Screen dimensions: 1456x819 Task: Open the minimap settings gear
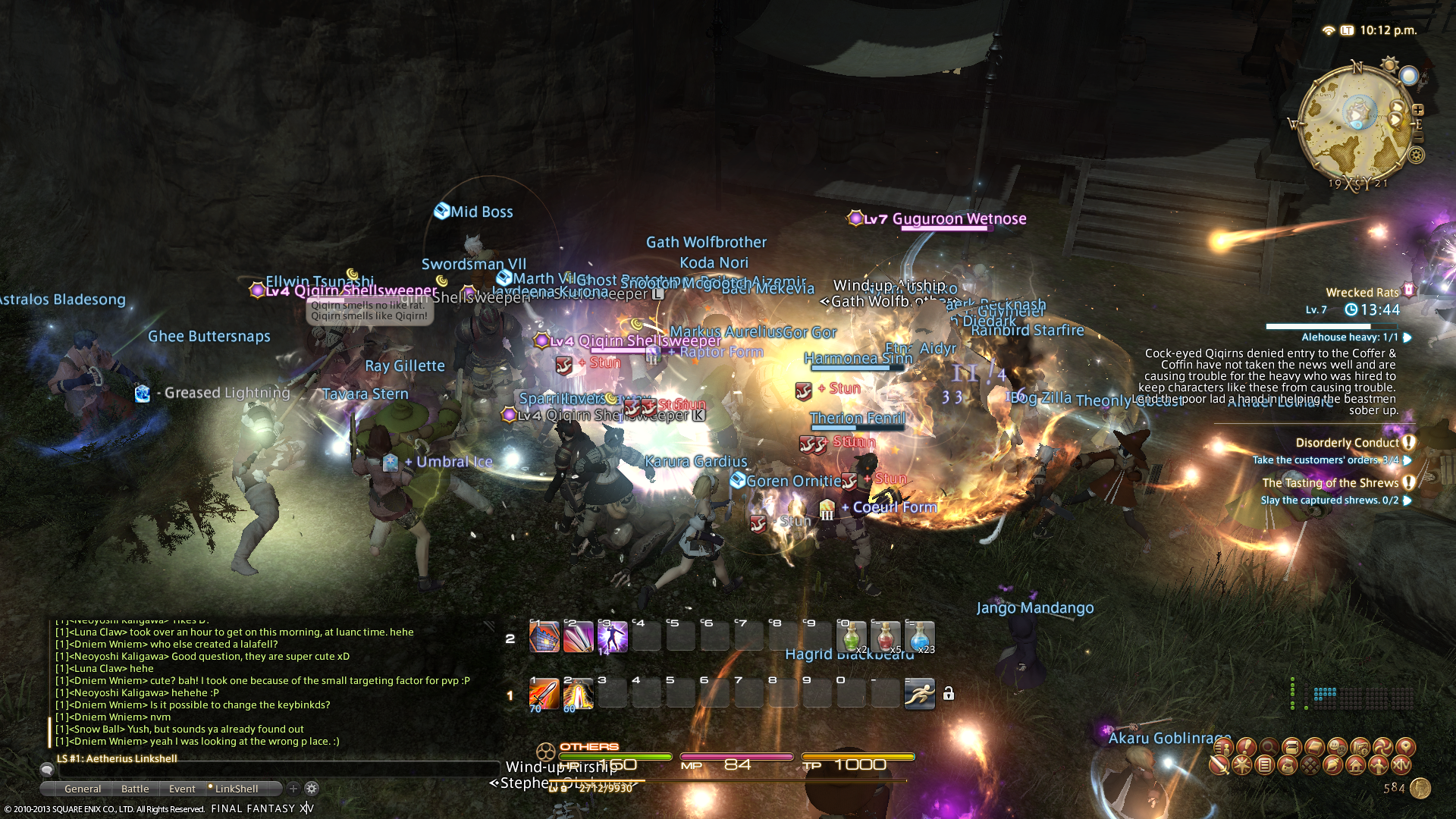point(1416,155)
